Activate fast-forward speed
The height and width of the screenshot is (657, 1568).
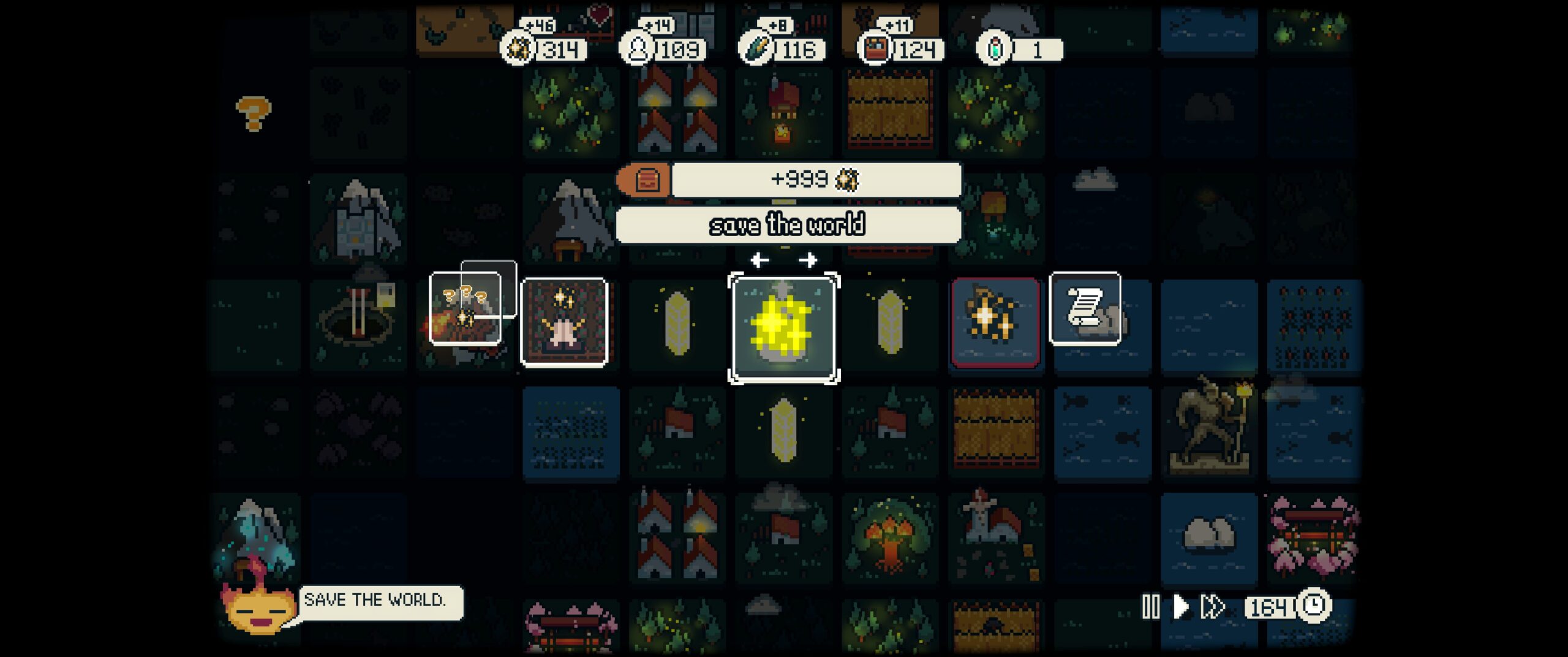click(1212, 607)
